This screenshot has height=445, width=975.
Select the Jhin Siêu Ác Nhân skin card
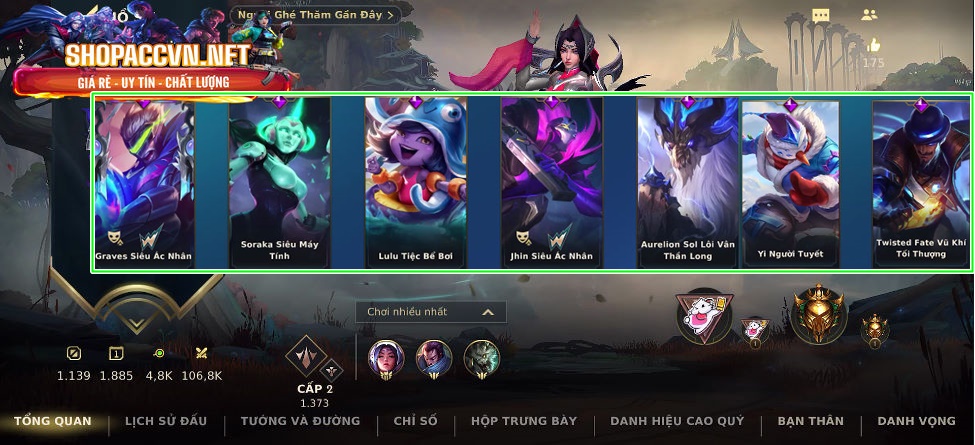(x=551, y=182)
